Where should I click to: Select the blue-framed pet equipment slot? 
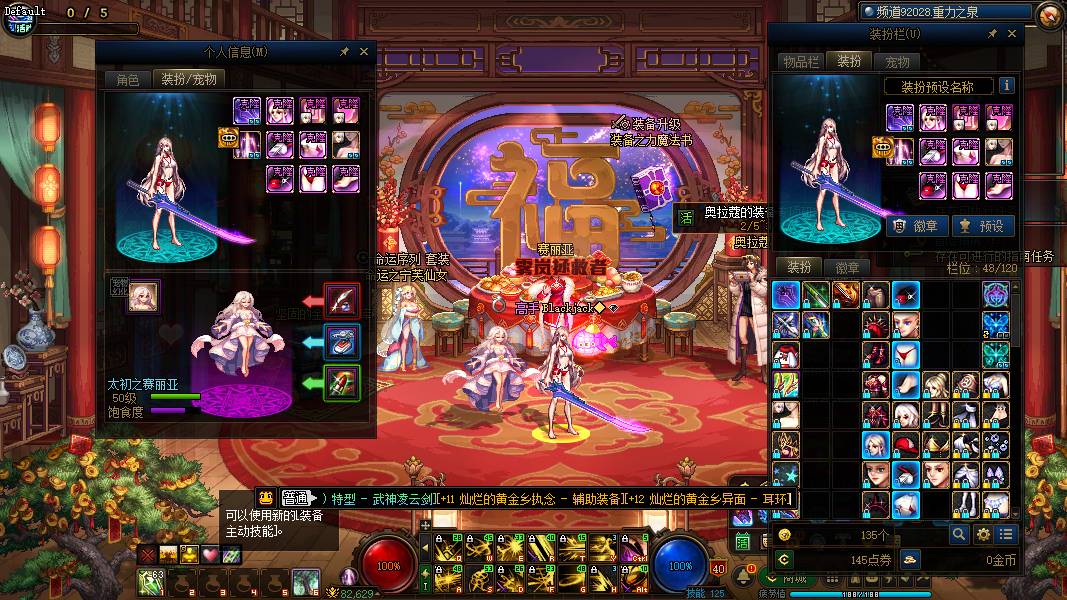pyautogui.click(x=342, y=342)
